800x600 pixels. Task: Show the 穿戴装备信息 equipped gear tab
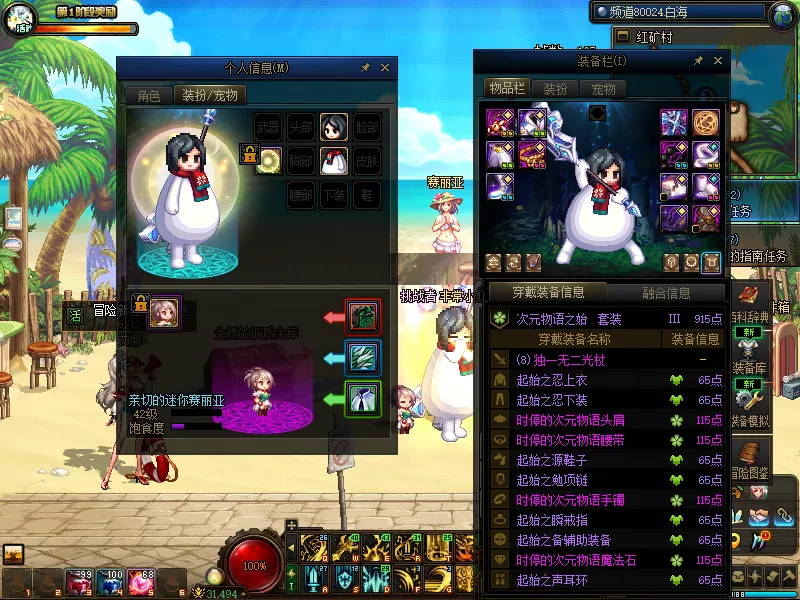click(548, 292)
